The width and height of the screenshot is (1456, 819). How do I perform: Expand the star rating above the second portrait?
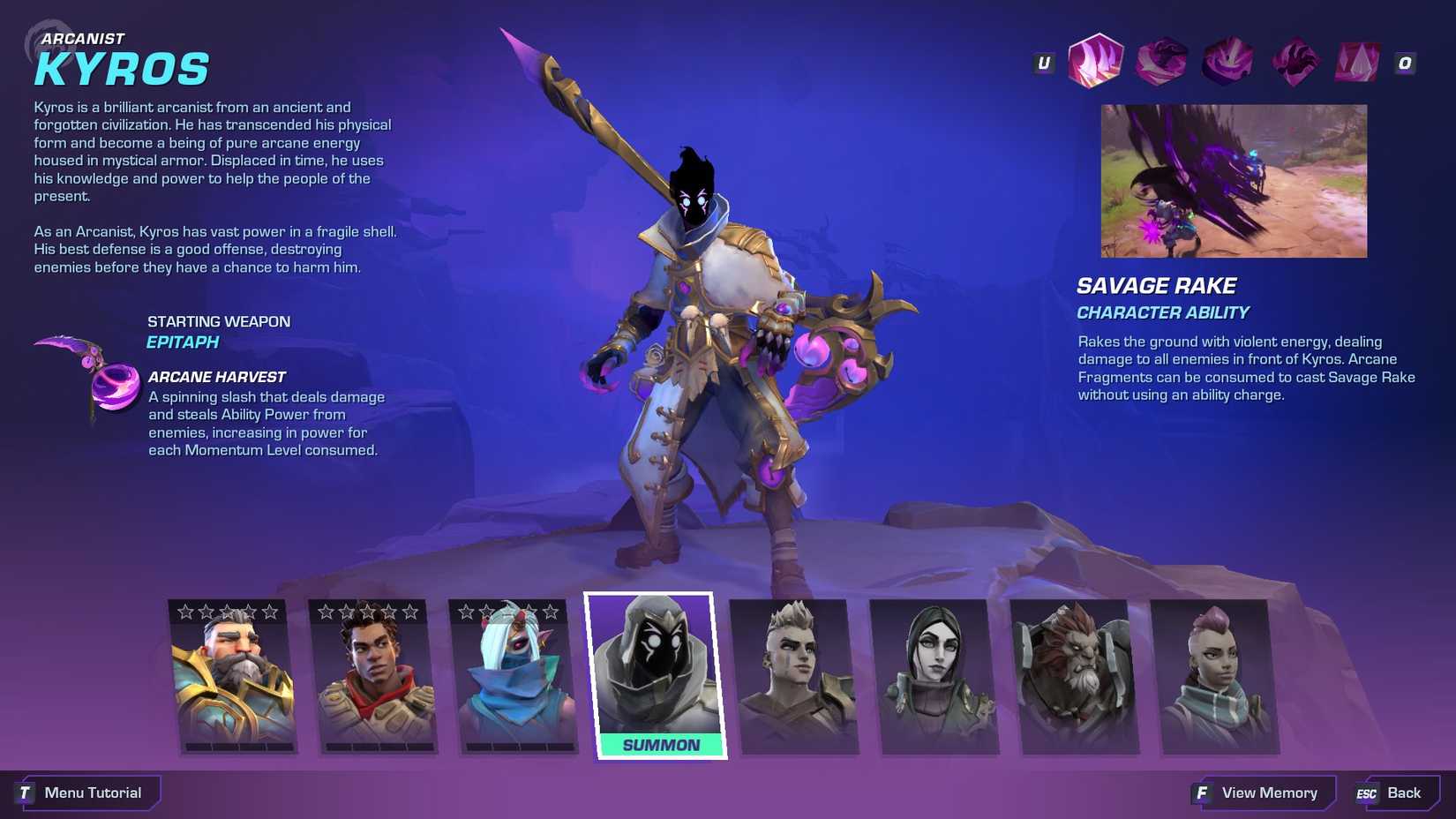coord(373,609)
